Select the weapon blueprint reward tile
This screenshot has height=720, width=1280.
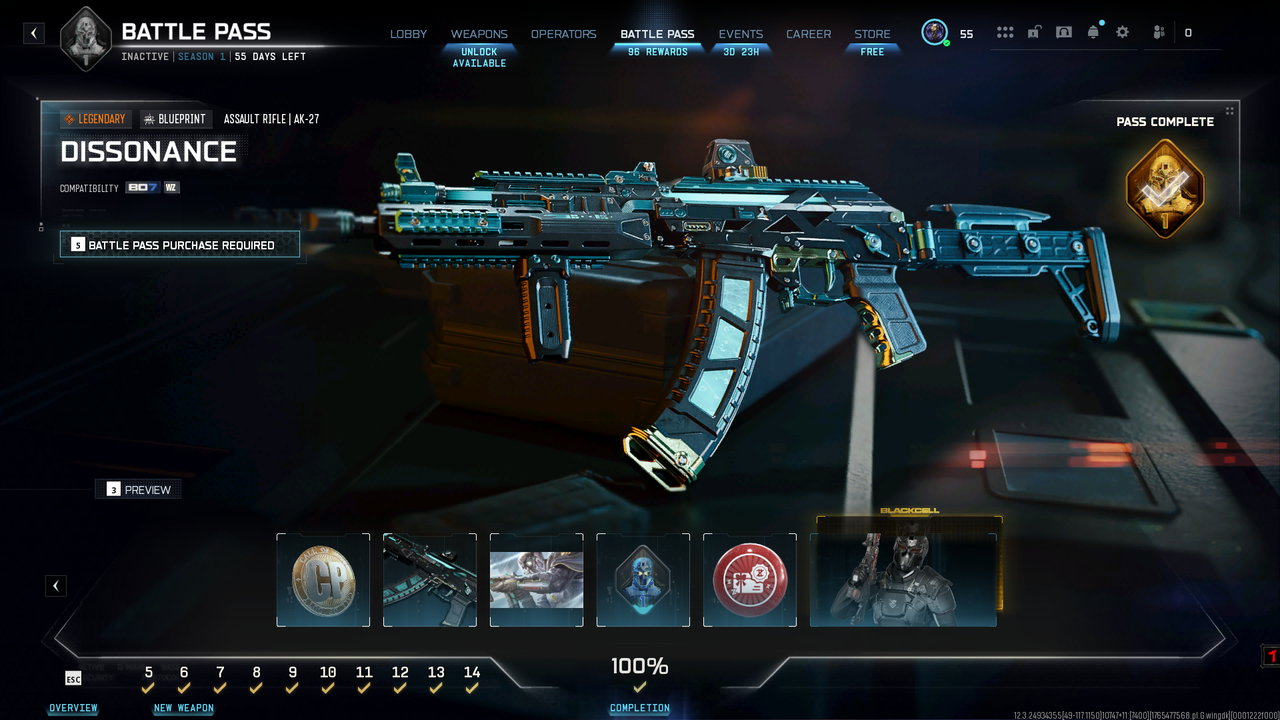[430, 580]
